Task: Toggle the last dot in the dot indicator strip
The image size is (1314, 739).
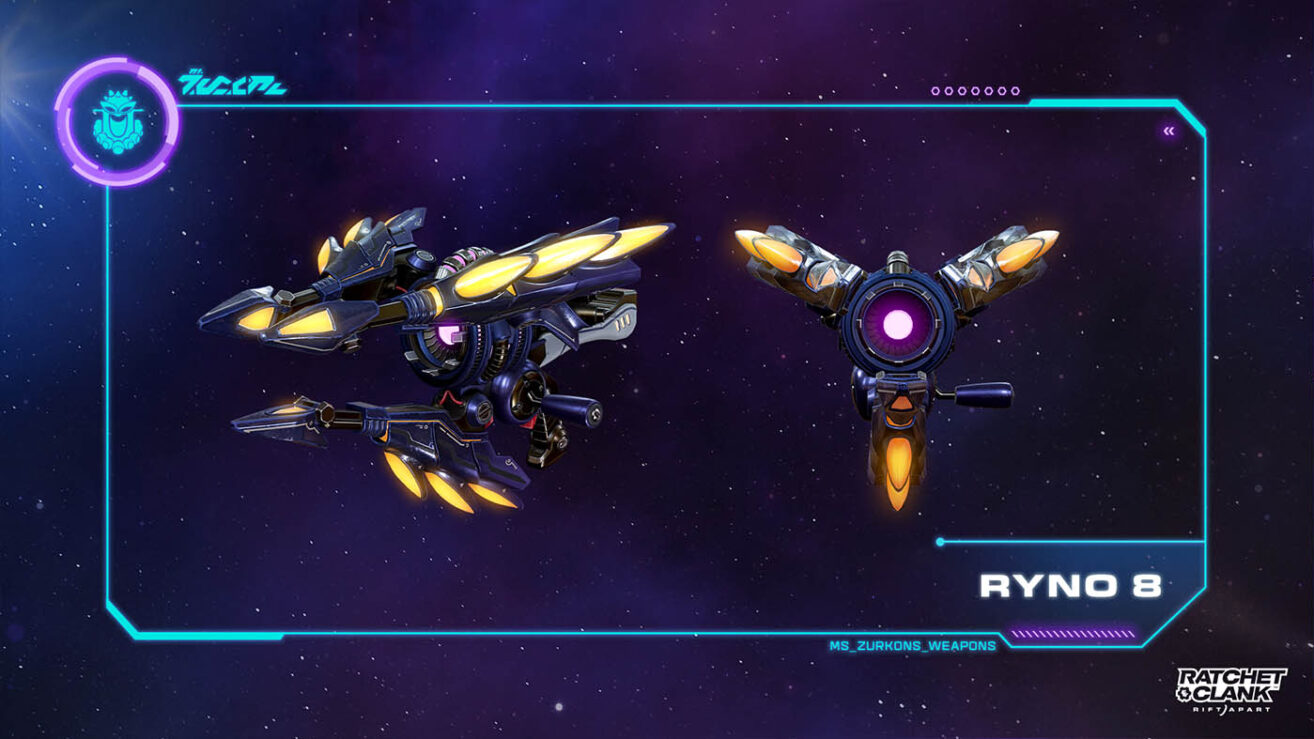Action: pyautogui.click(x=1014, y=90)
